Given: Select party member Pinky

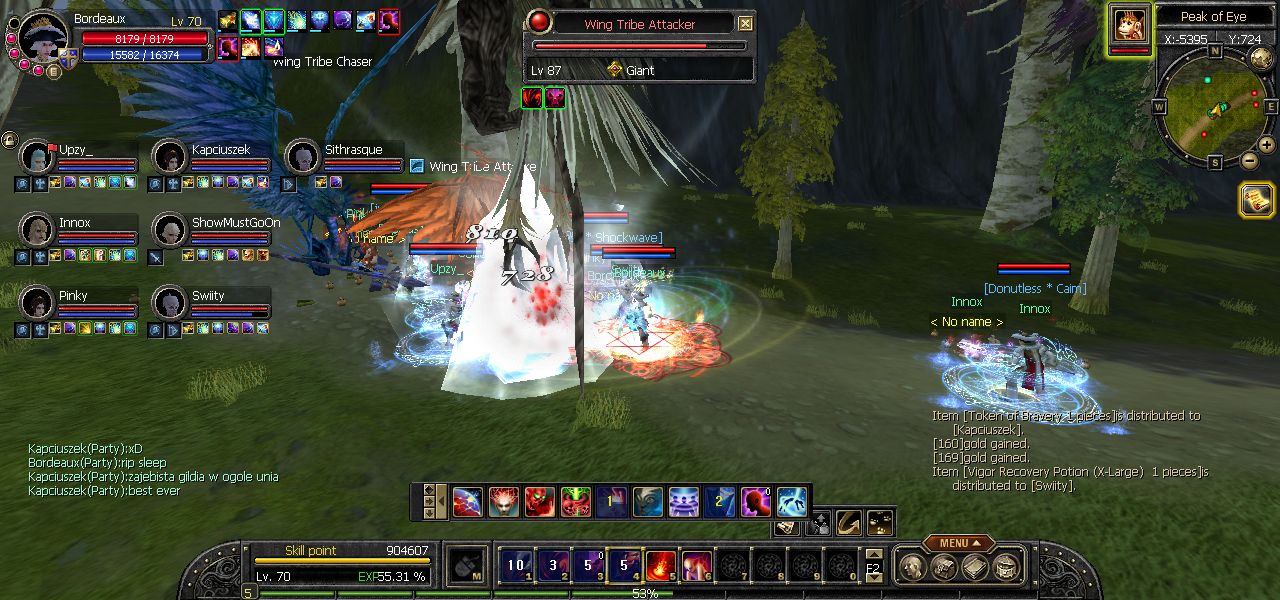Looking at the screenshot, I should (x=37, y=302).
